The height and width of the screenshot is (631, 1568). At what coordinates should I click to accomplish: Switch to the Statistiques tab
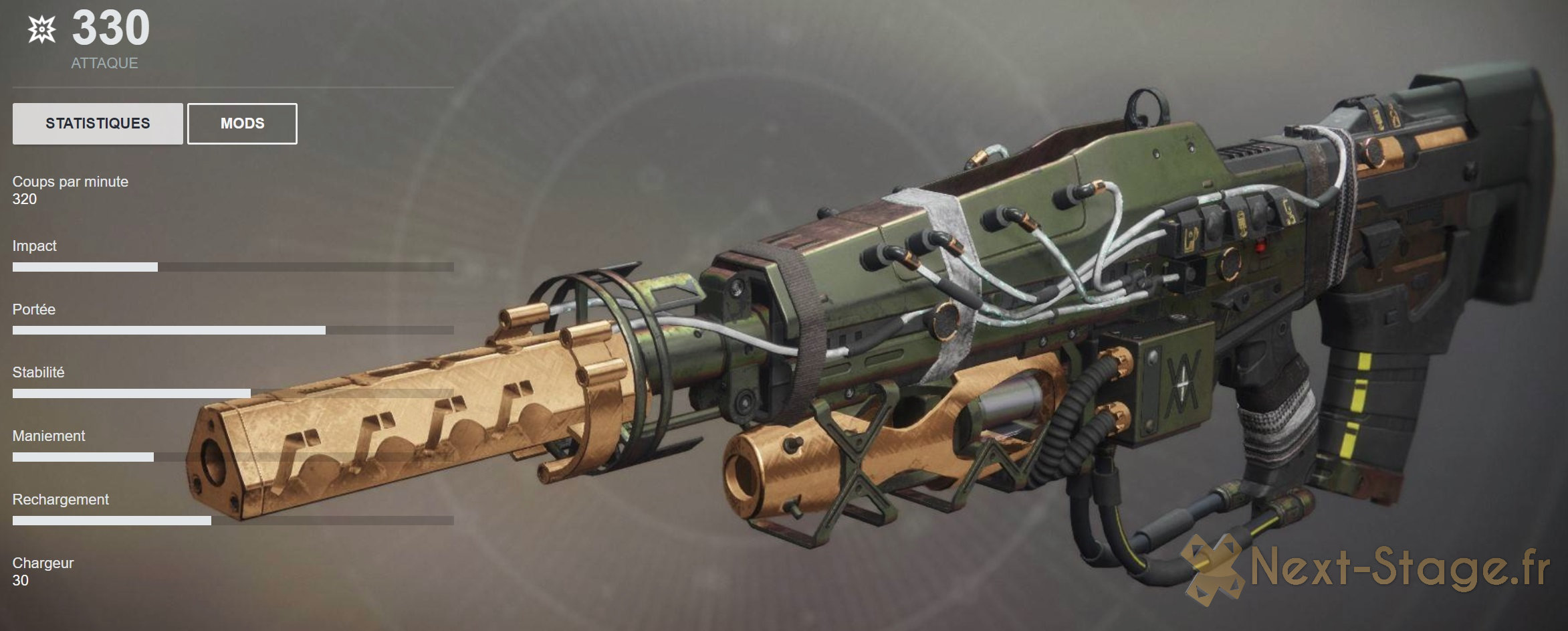click(98, 123)
